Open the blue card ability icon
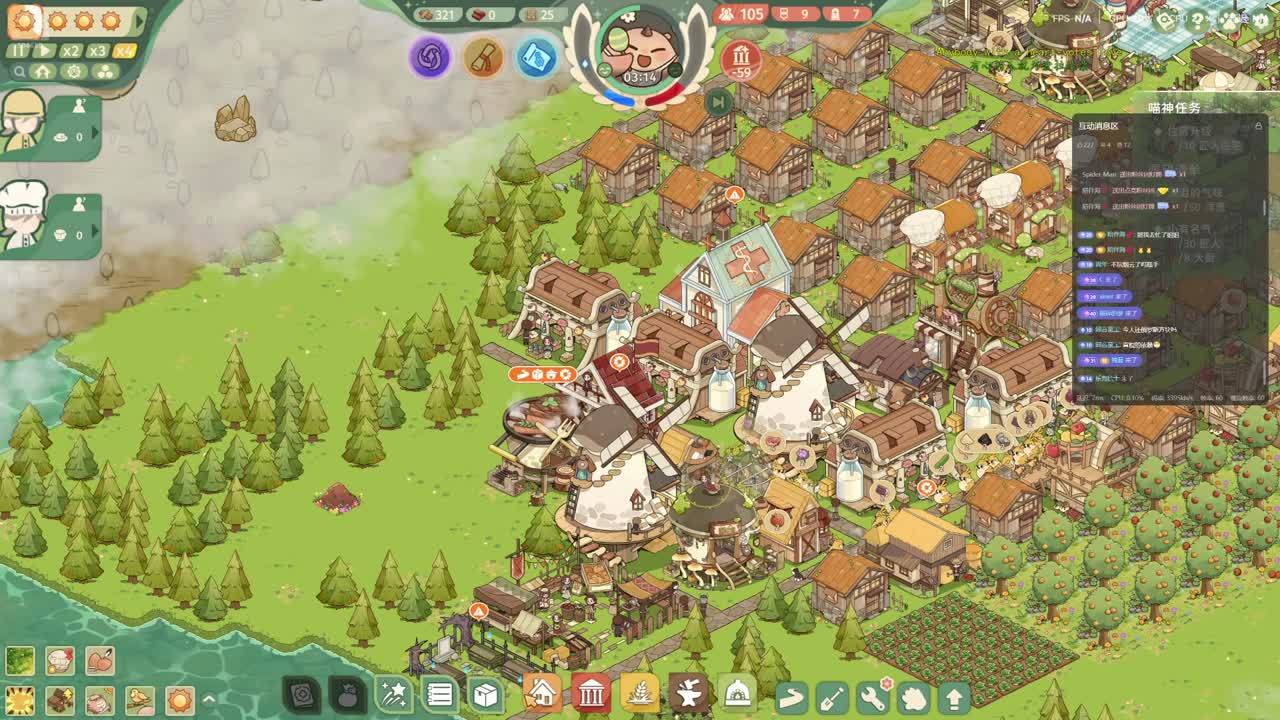The image size is (1280, 720). (x=536, y=57)
